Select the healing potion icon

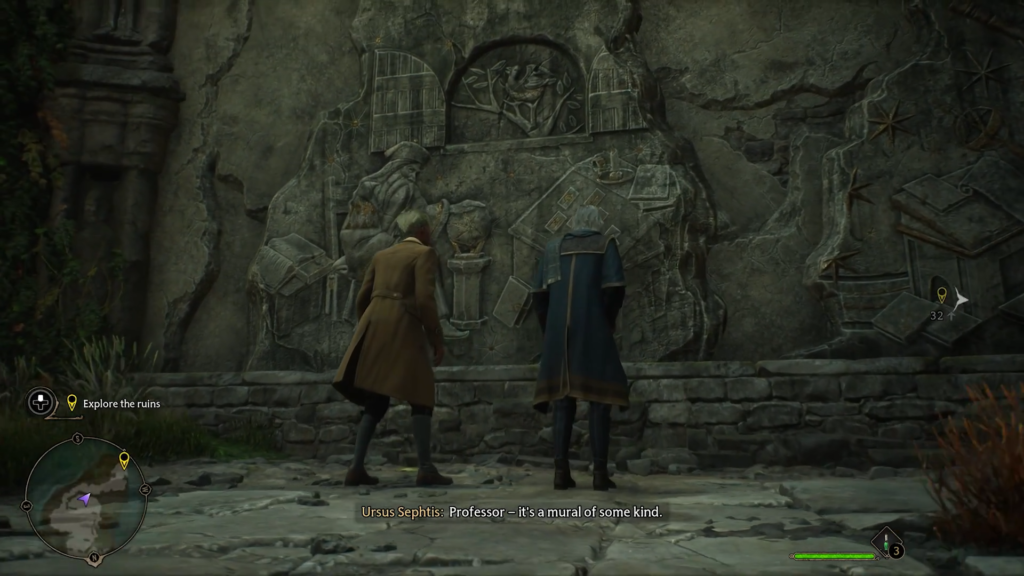click(x=885, y=546)
